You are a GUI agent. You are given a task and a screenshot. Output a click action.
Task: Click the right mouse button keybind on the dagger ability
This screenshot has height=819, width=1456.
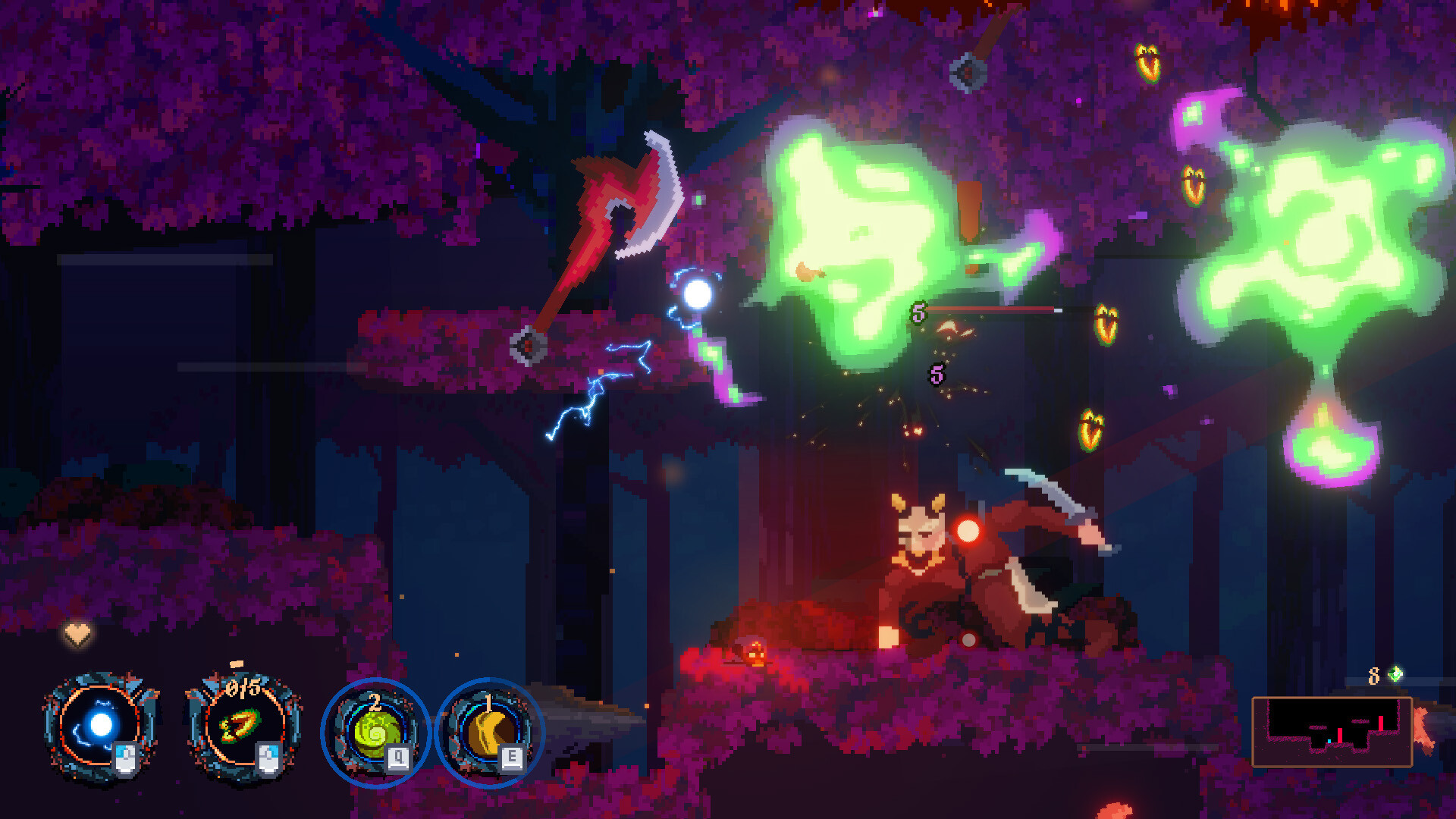coord(269,761)
